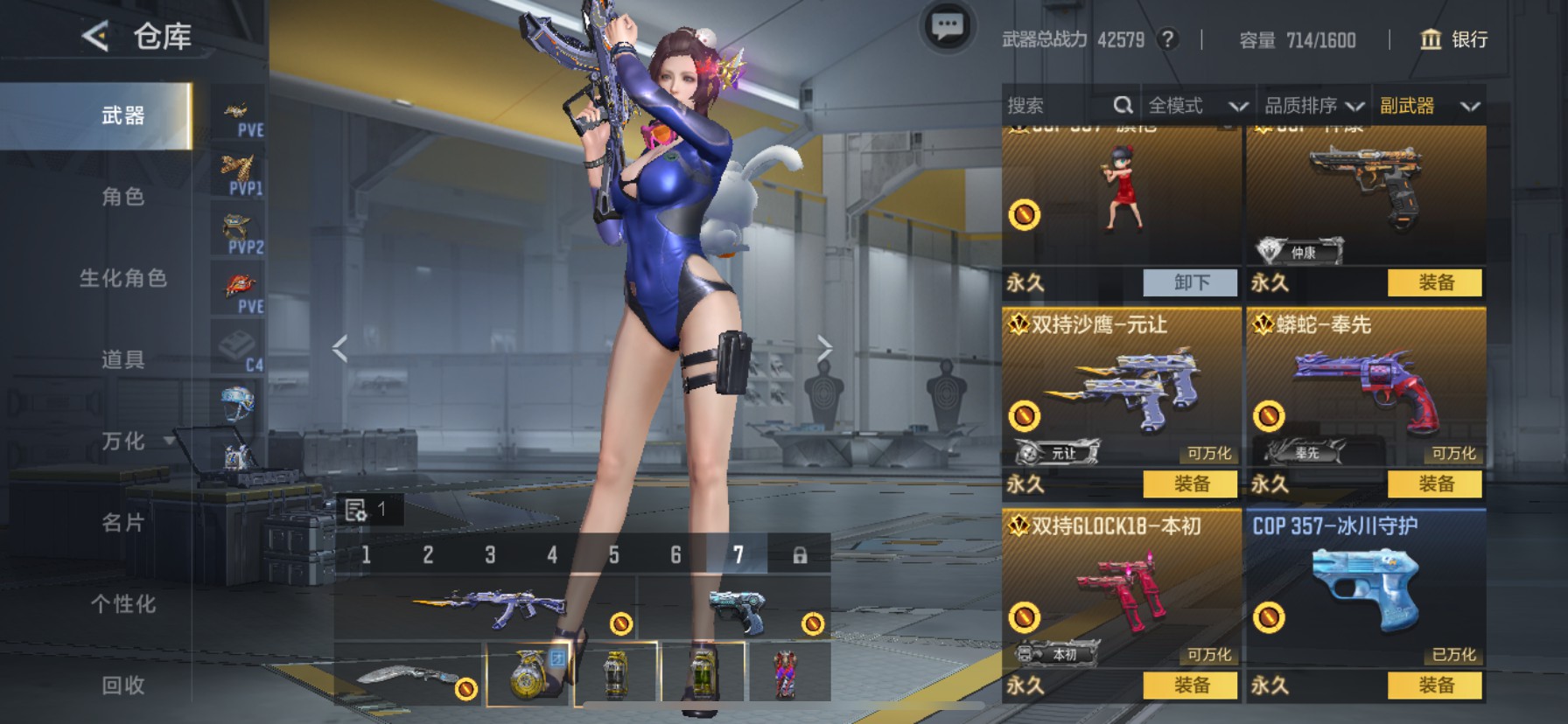
Task: Switch to the 角色 tab
Action: point(122,197)
